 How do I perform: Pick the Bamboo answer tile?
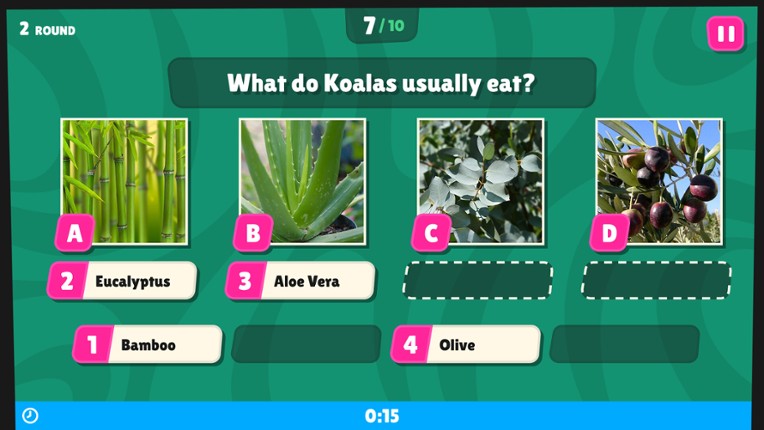(x=148, y=345)
